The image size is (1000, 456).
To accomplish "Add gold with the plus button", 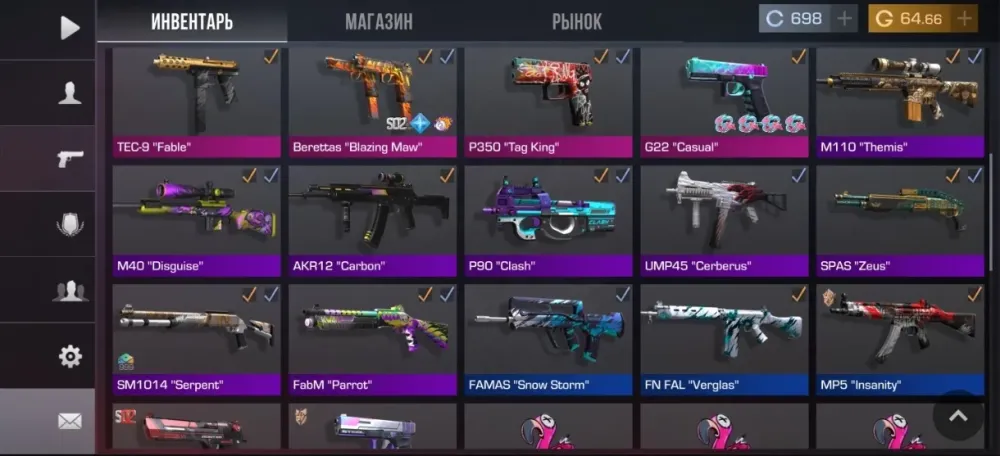I will (963, 19).
